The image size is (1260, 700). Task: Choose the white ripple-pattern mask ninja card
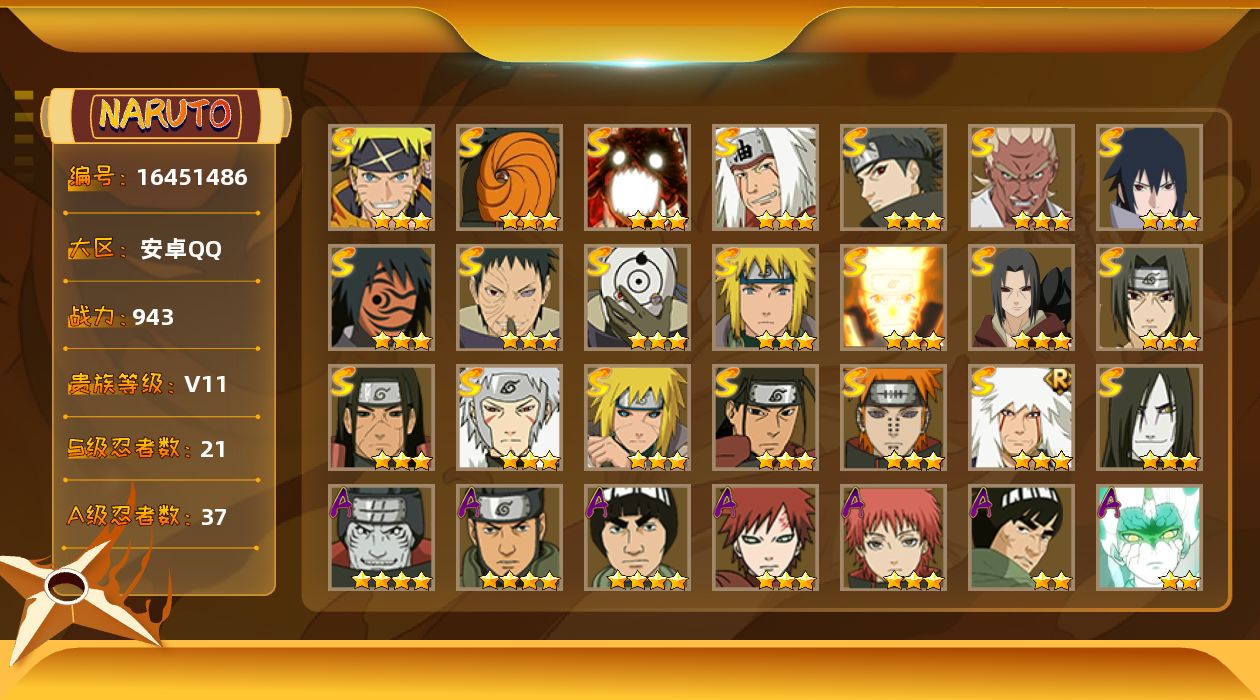(x=637, y=297)
